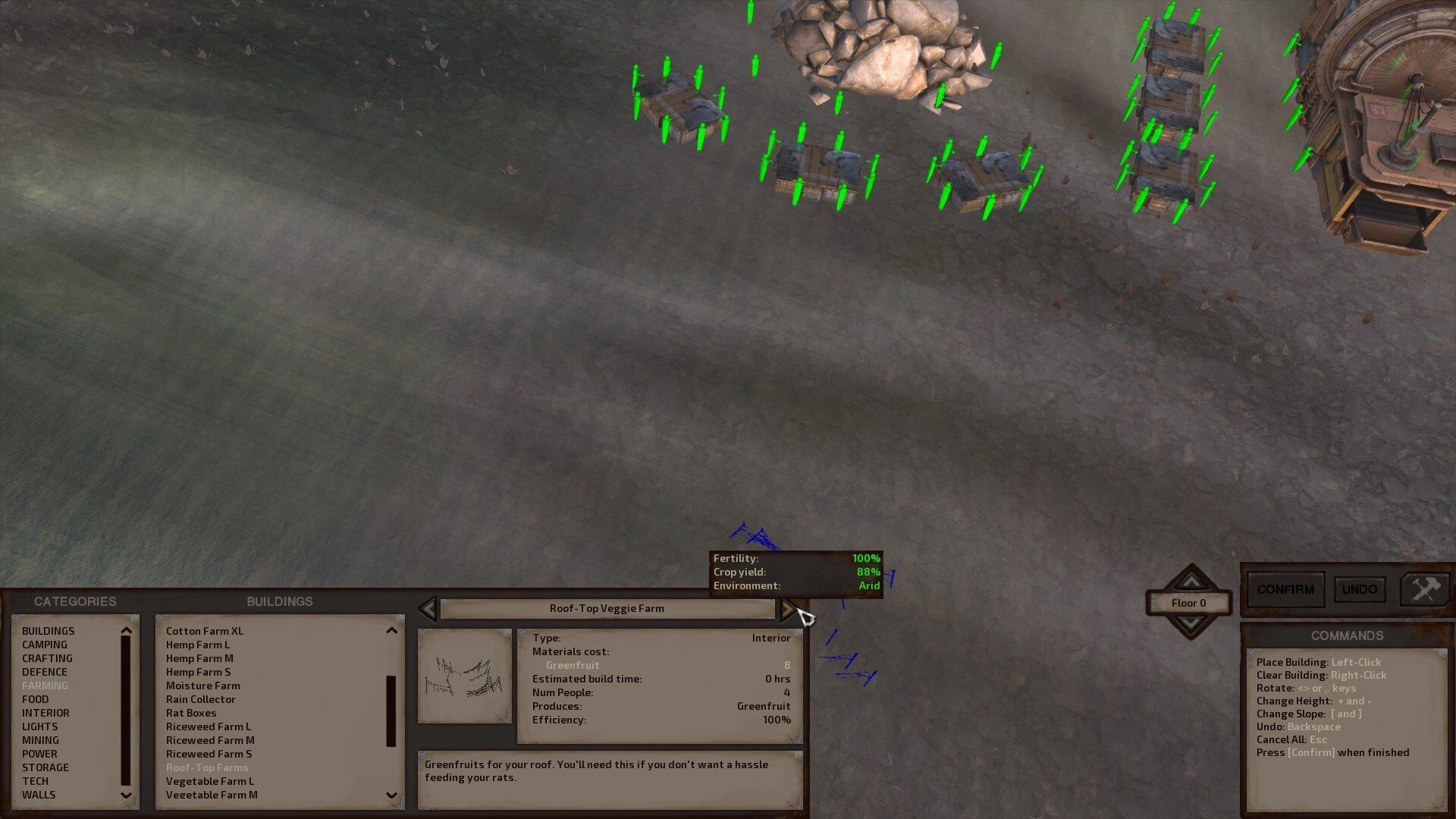Switch to the STORAGE category

pyautogui.click(x=45, y=767)
